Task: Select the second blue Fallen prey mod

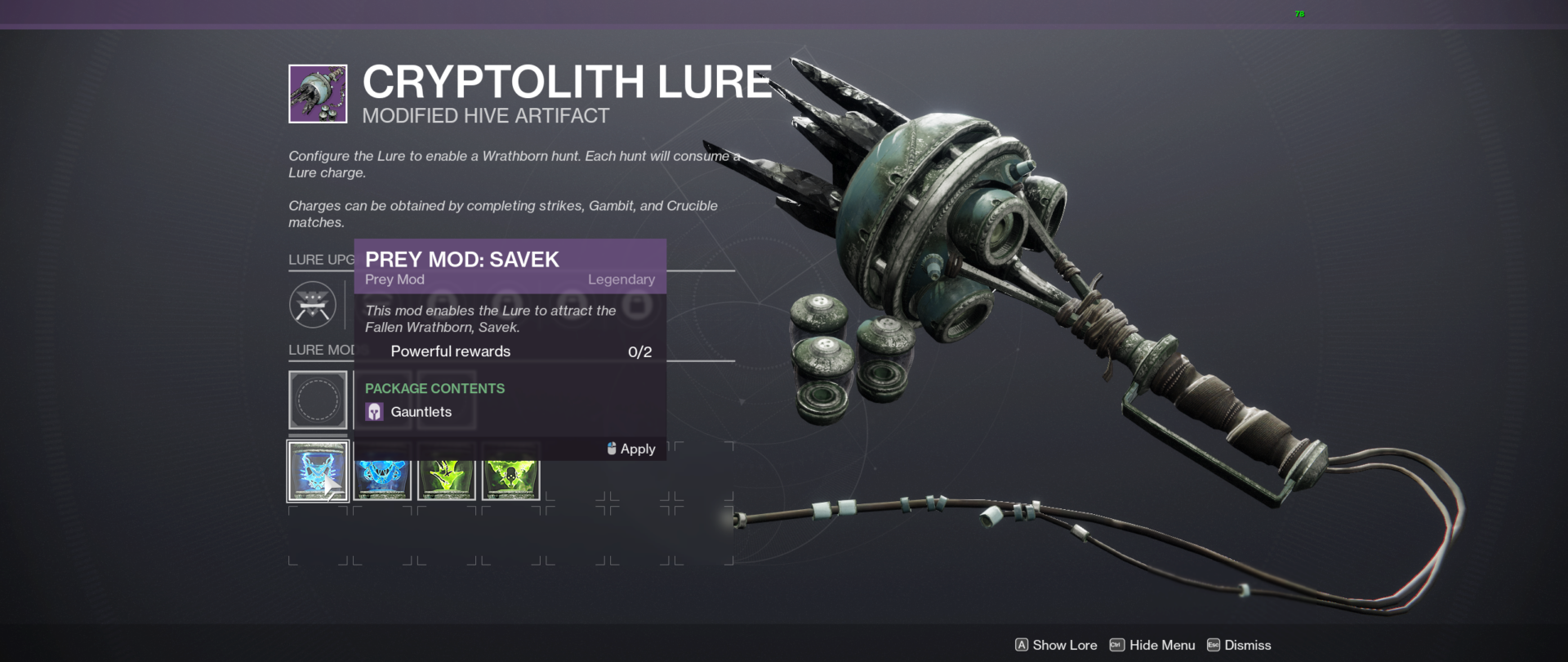Action: tap(381, 472)
